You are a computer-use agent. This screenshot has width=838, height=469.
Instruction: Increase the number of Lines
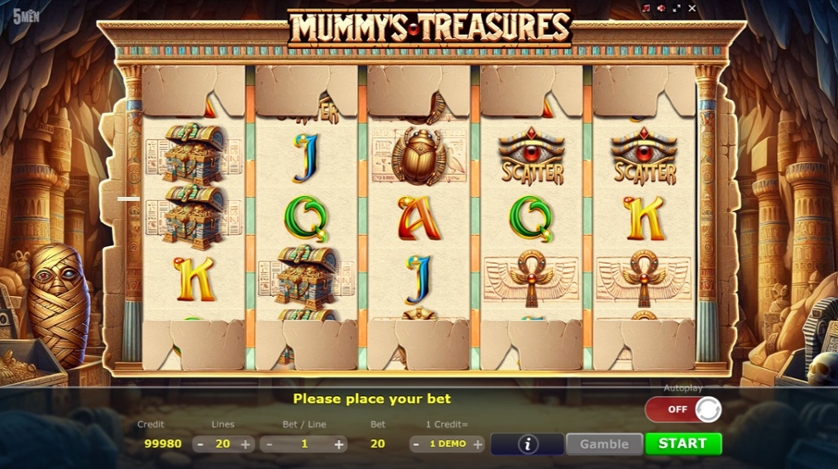coord(246,444)
